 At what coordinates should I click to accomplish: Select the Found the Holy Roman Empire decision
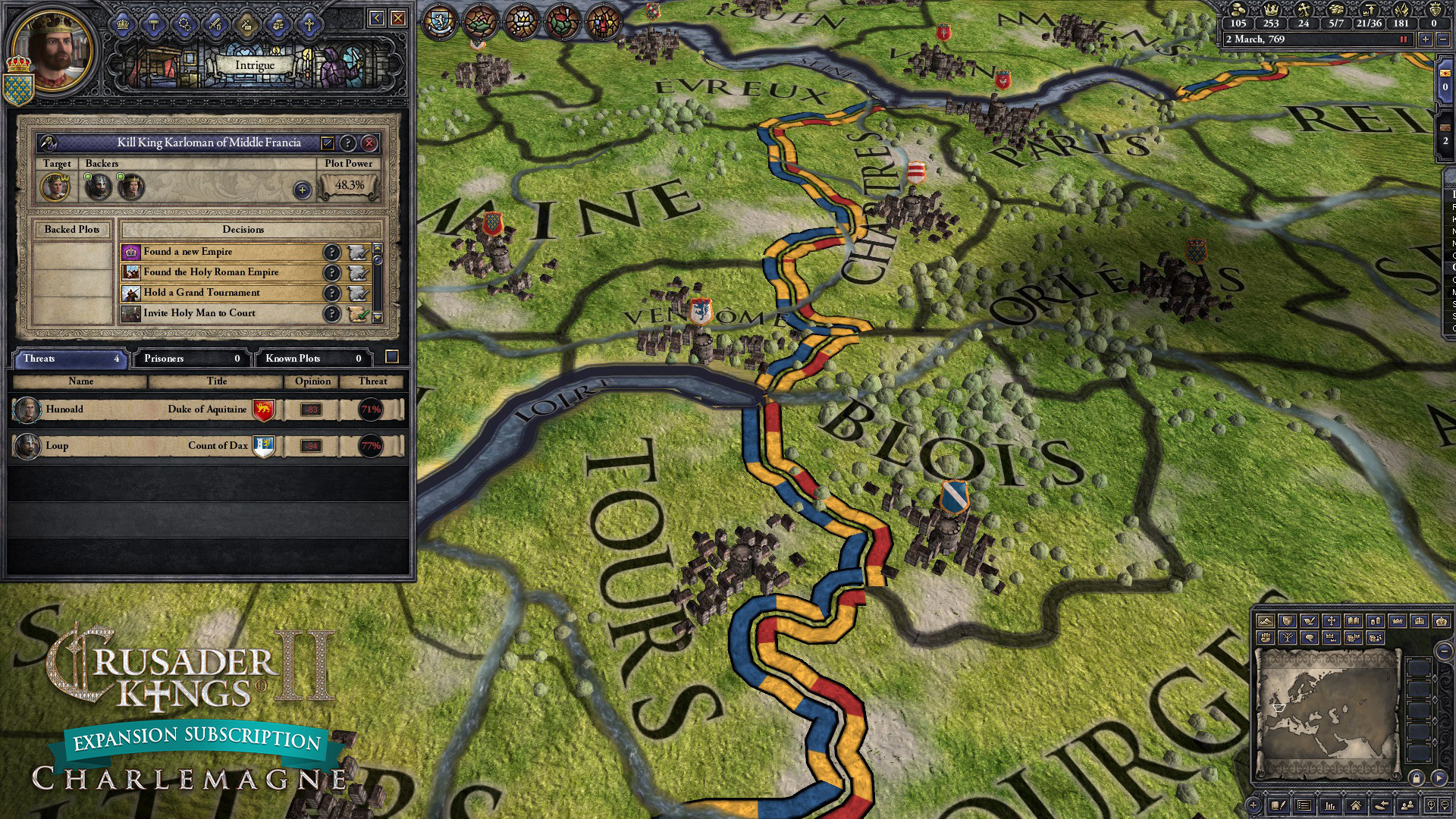point(211,272)
